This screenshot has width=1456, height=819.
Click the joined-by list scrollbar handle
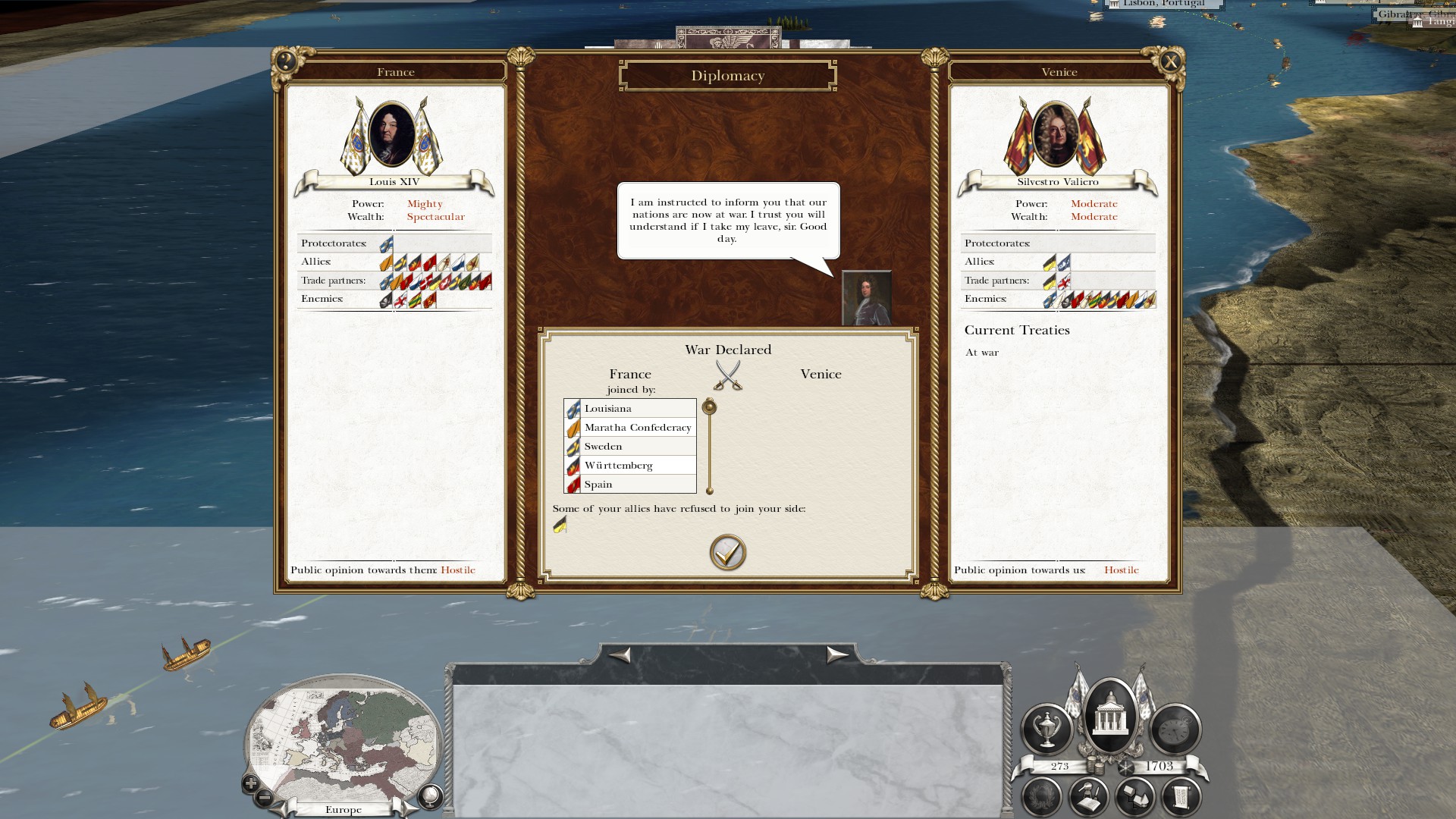pyautogui.click(x=709, y=407)
